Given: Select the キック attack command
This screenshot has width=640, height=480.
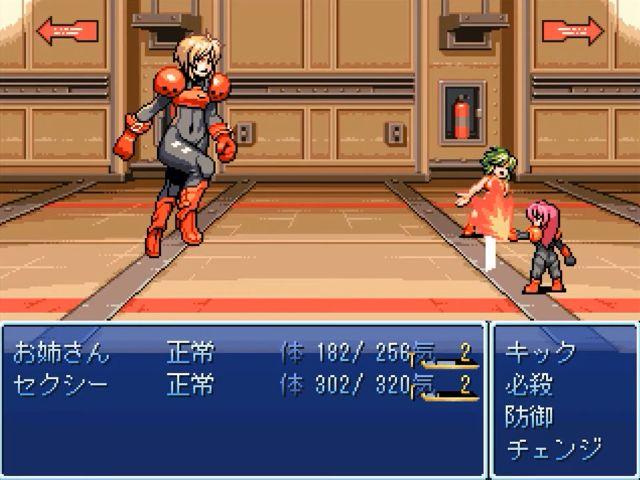Looking at the screenshot, I should pyautogui.click(x=541, y=353).
